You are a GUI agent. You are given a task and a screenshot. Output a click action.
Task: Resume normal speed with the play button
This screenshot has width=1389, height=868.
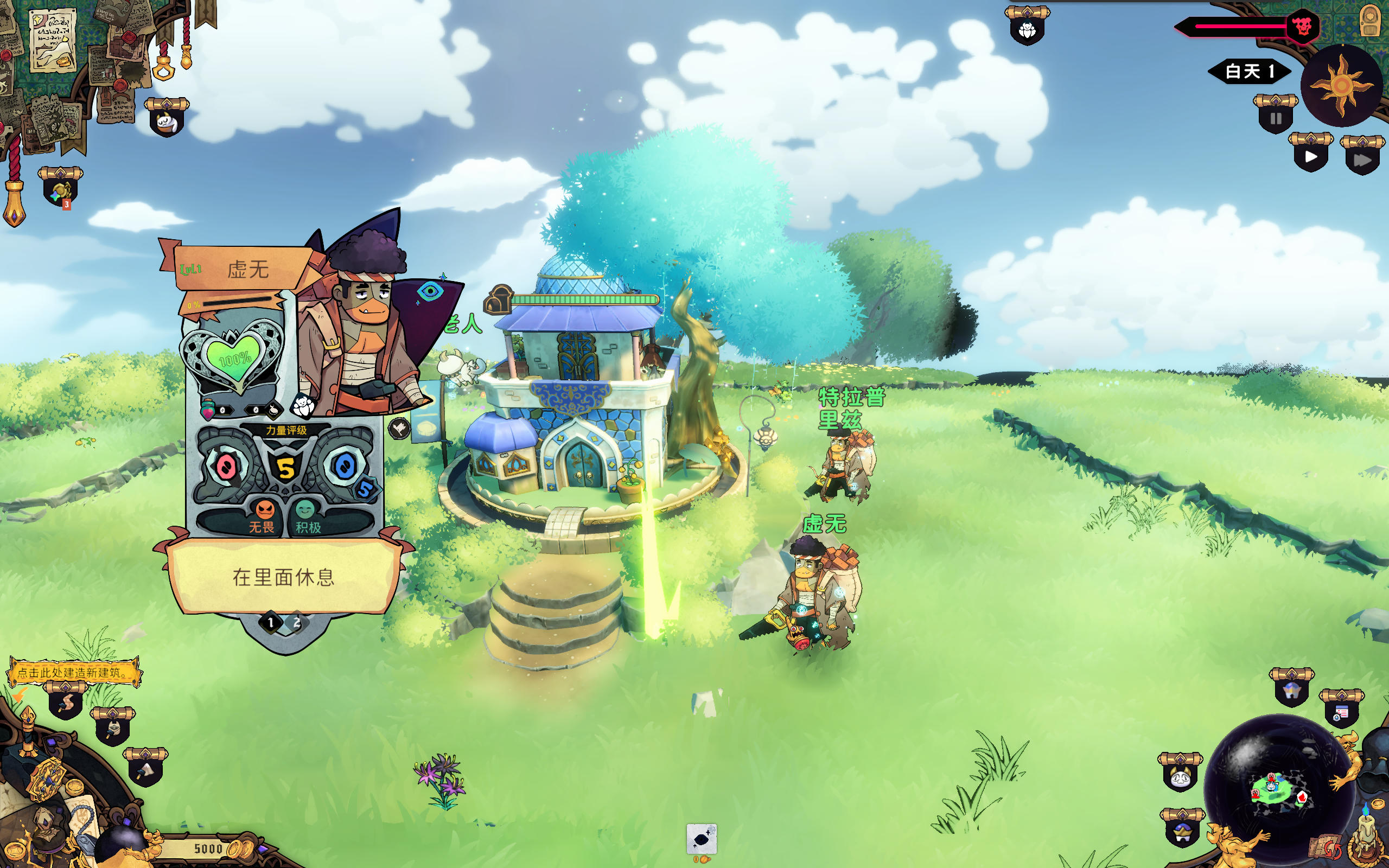[1311, 157]
